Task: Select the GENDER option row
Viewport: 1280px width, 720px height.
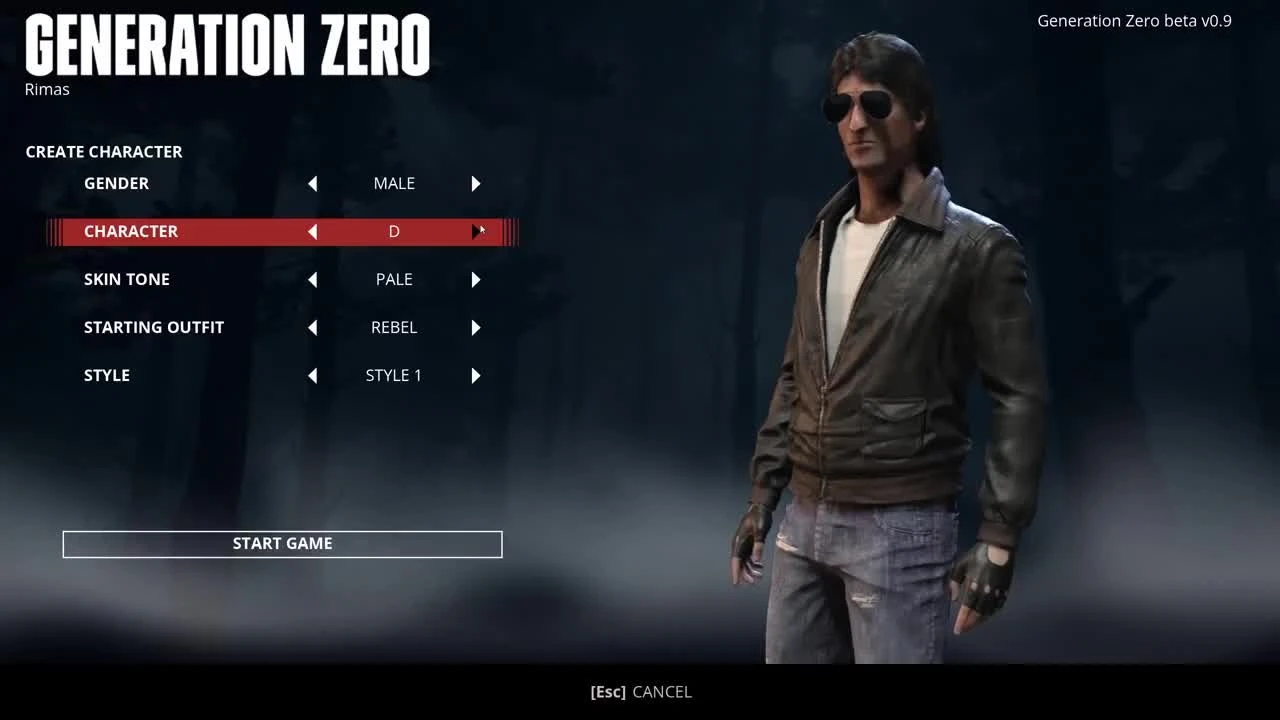Action: (x=116, y=183)
